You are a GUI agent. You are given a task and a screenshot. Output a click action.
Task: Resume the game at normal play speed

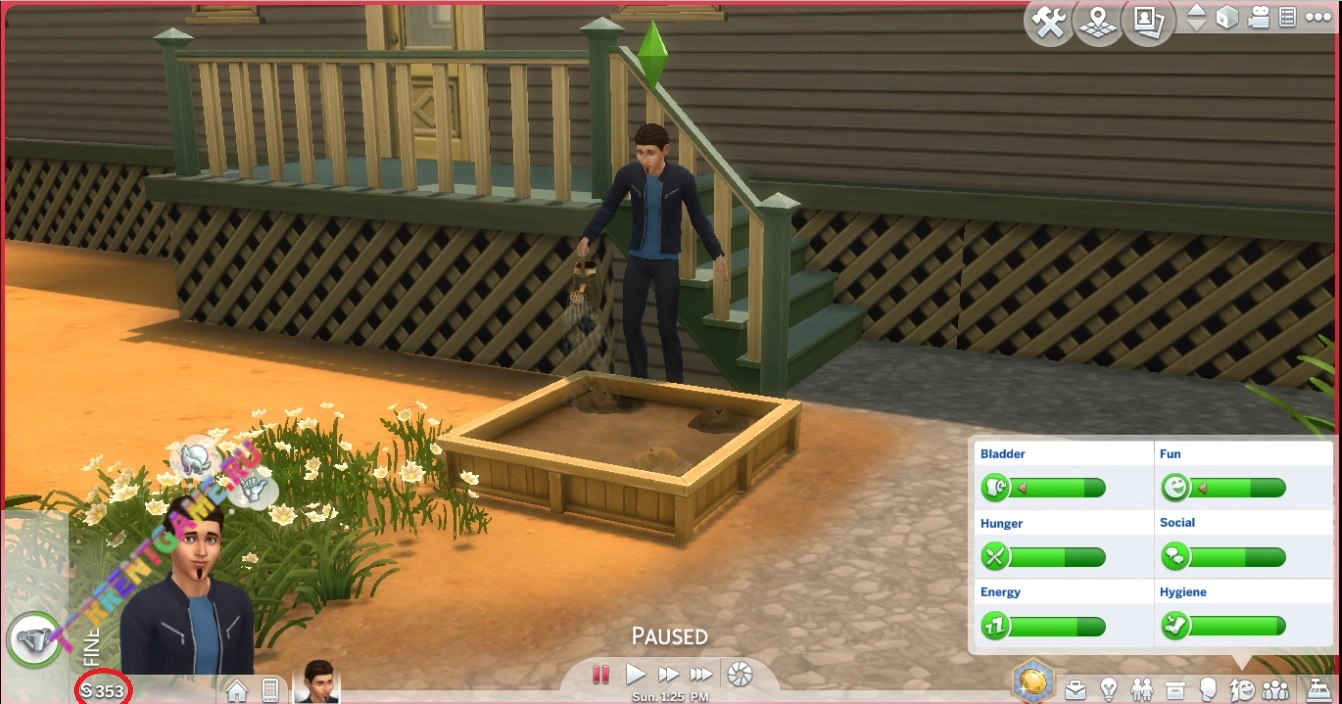coord(635,674)
